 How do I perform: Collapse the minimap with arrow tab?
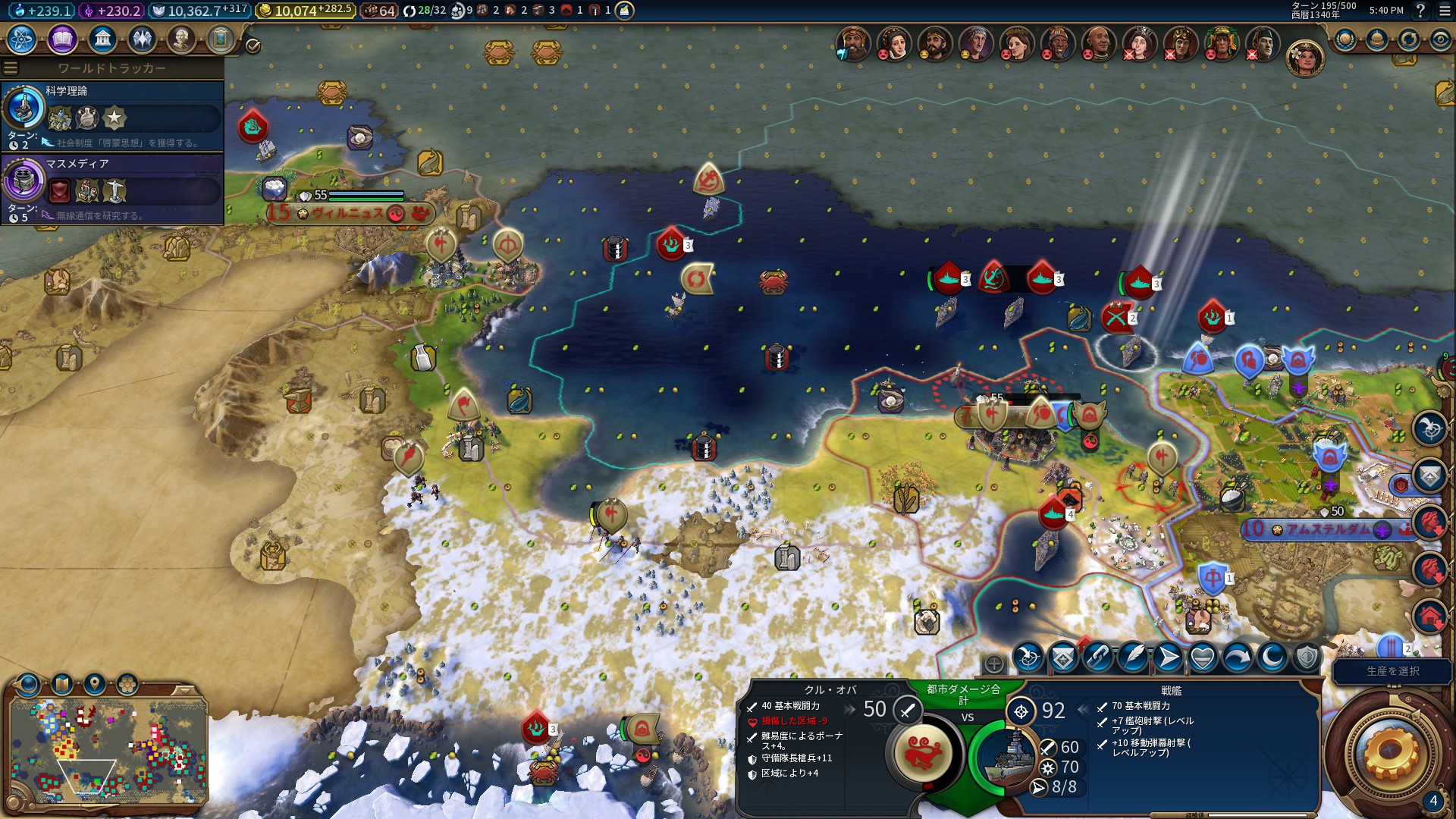184,690
